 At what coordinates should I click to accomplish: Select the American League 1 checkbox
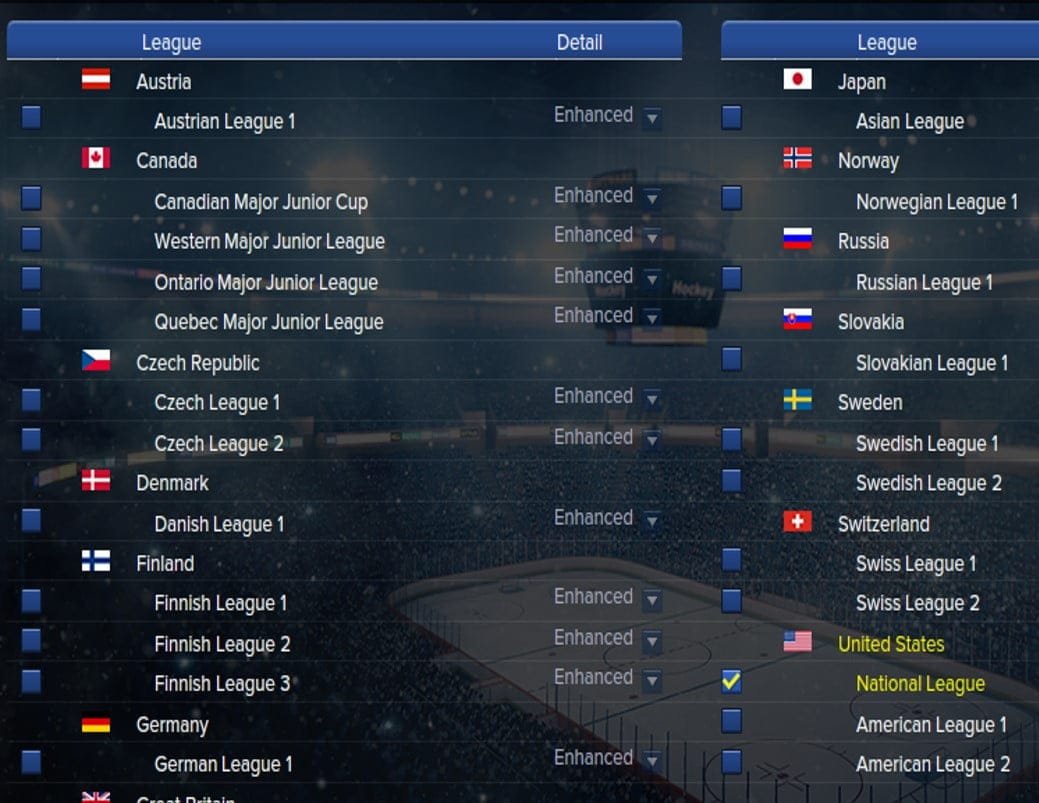[x=731, y=721]
